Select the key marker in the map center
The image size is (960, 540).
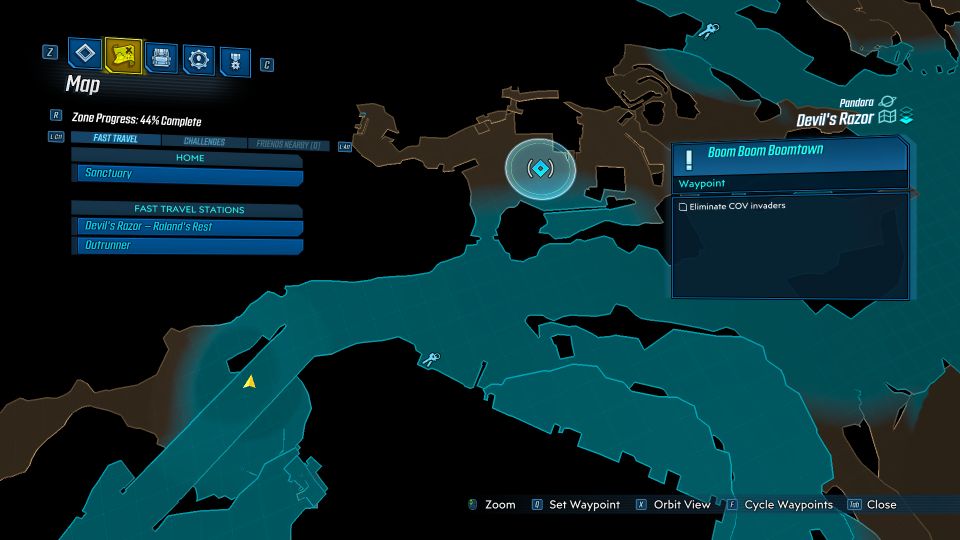[431, 359]
